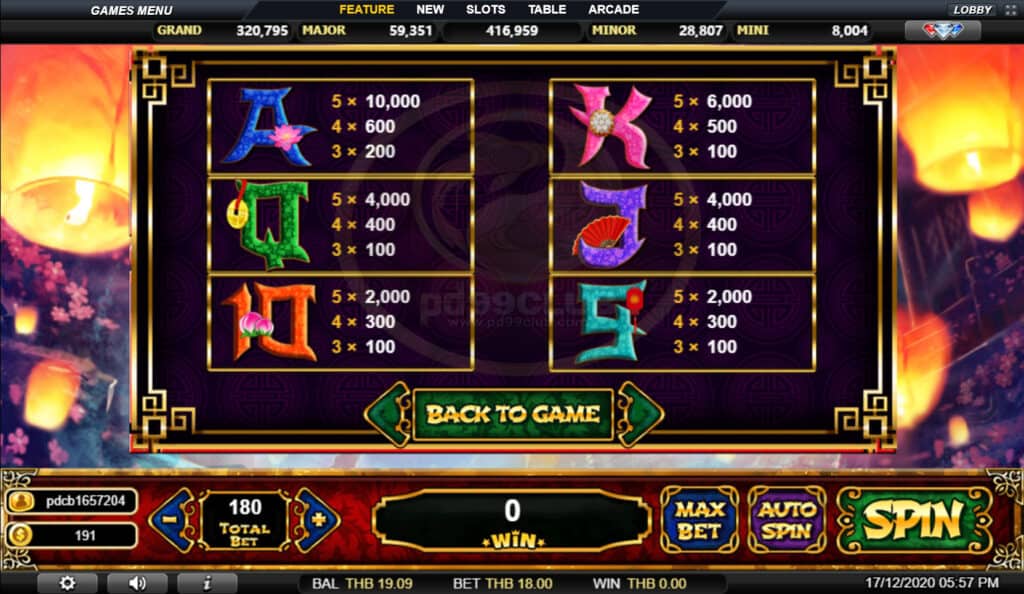Screen dimensions: 1024x594
Task: Select the Slots category tab
Action: click(x=486, y=9)
